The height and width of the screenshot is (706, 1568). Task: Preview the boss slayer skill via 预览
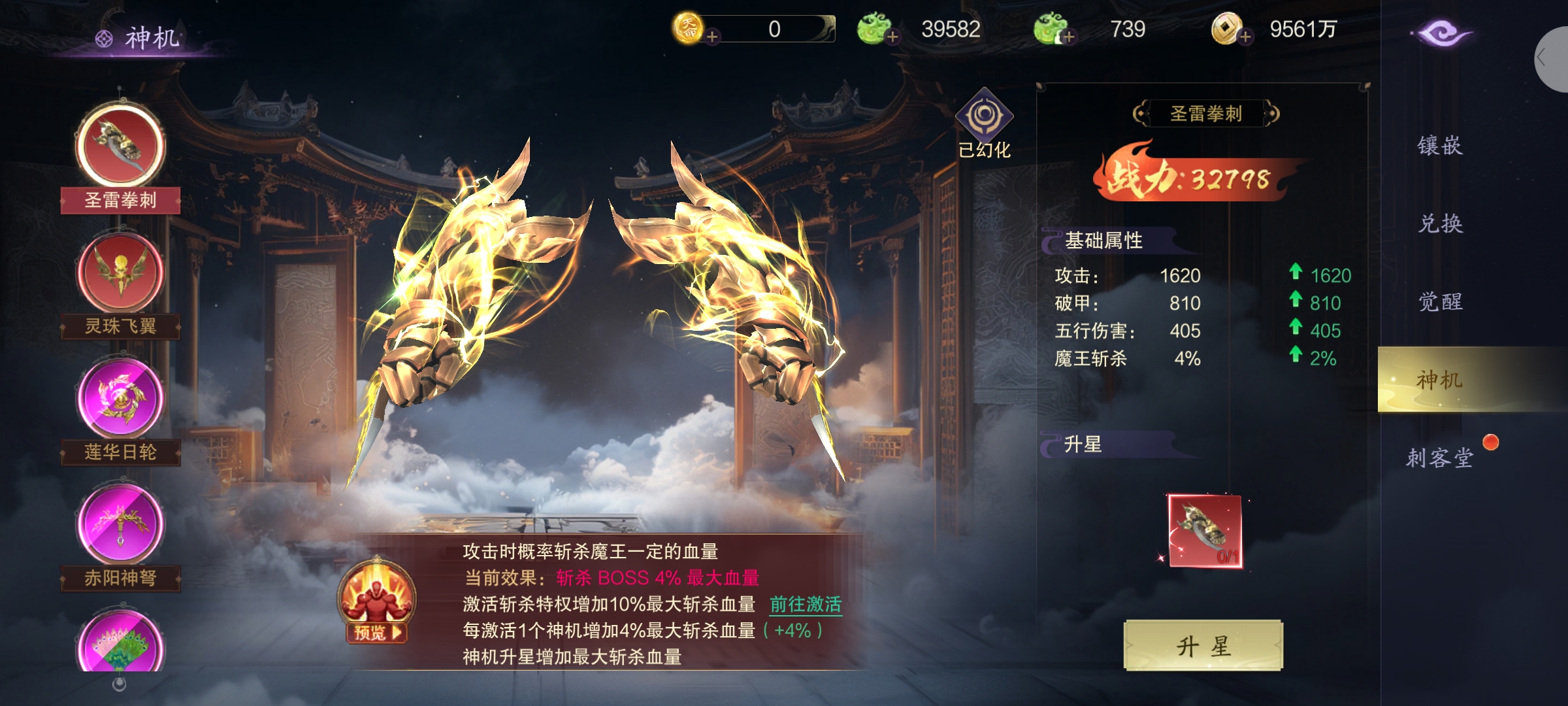click(377, 632)
